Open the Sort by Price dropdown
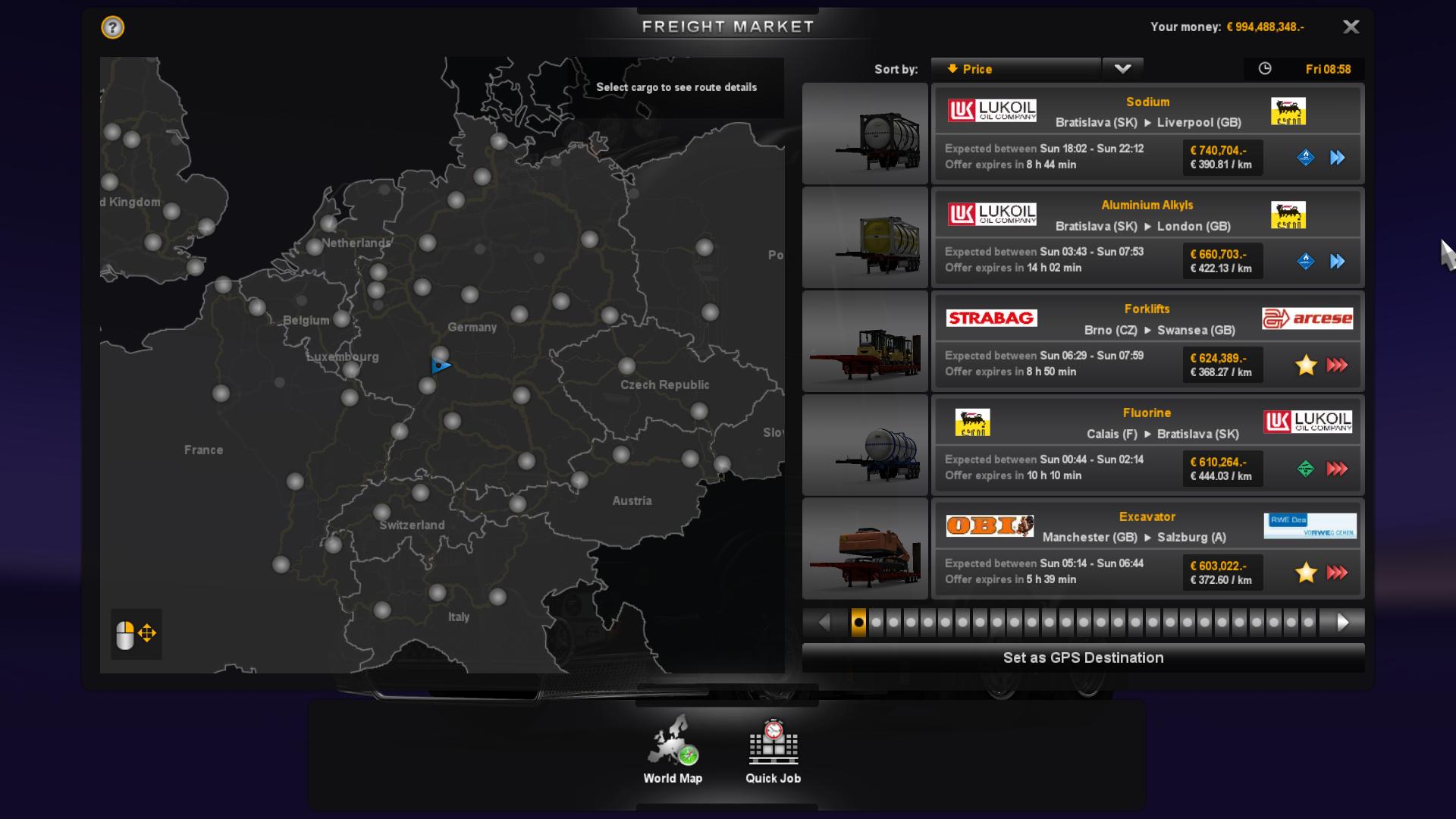 (x=1015, y=69)
